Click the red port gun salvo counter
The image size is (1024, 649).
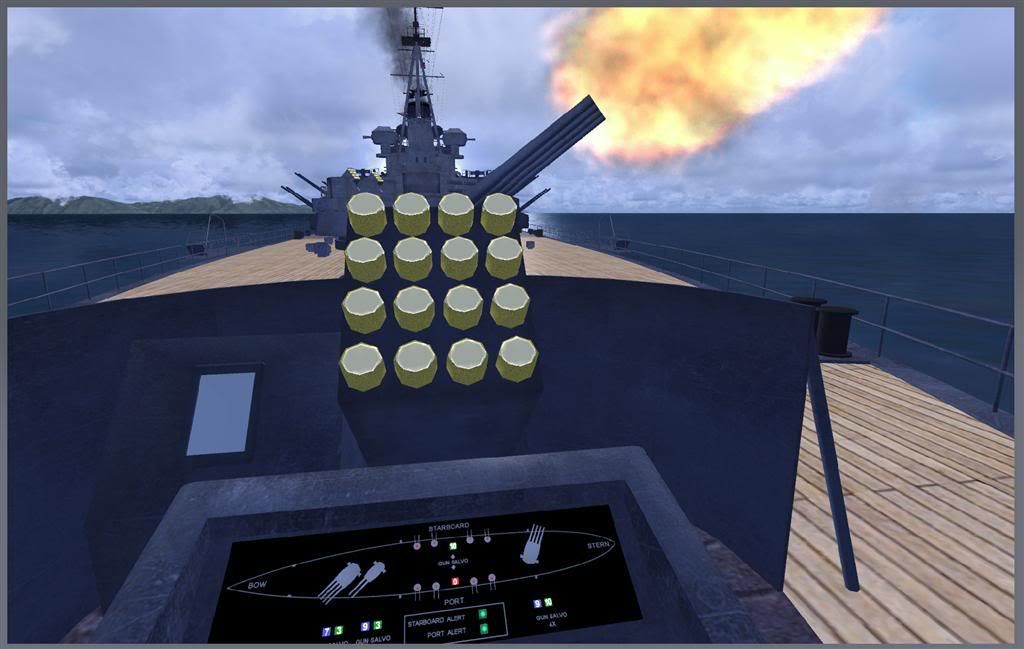[455, 581]
